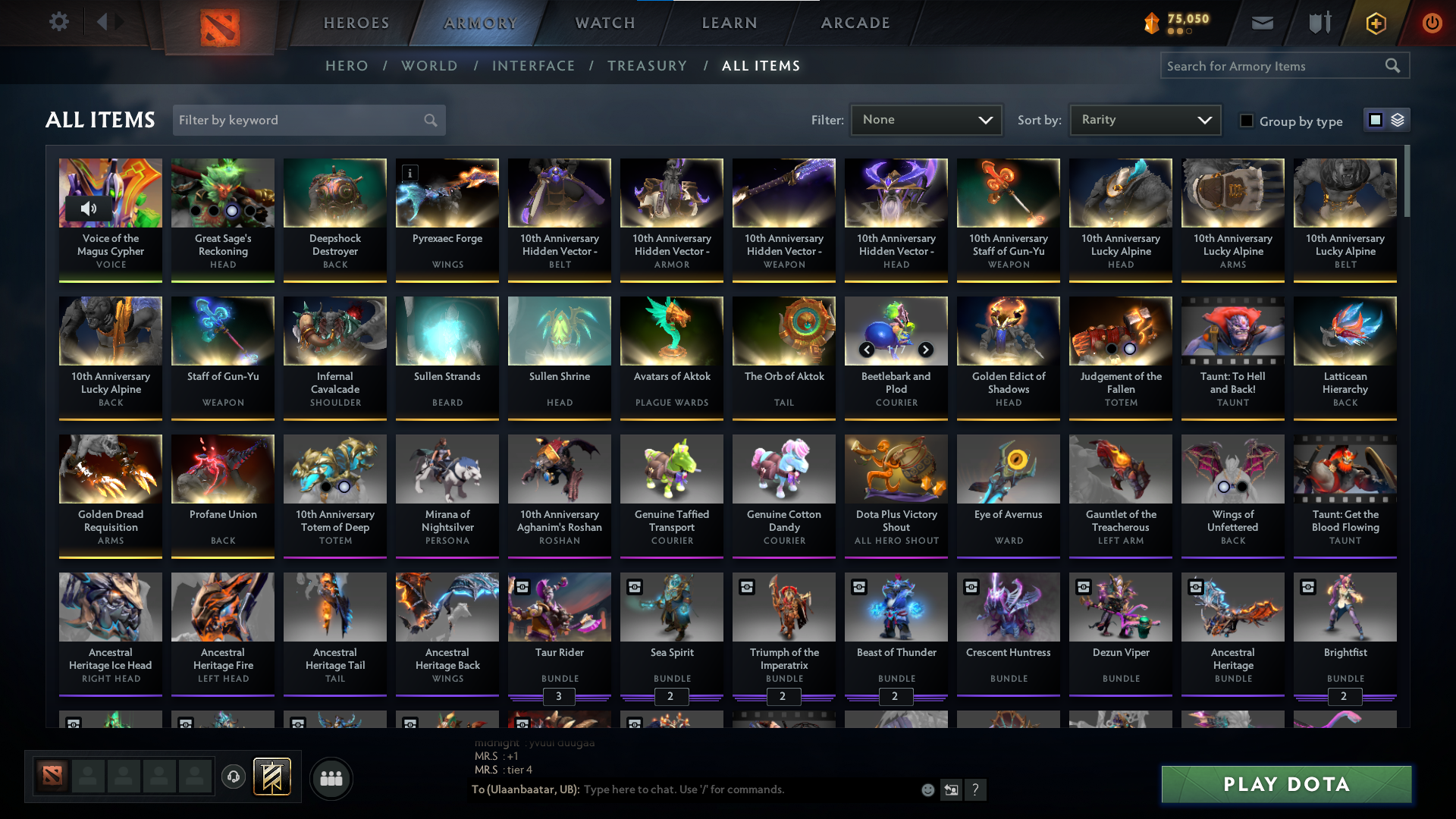Enable the Group by type checkbox

click(x=1247, y=121)
